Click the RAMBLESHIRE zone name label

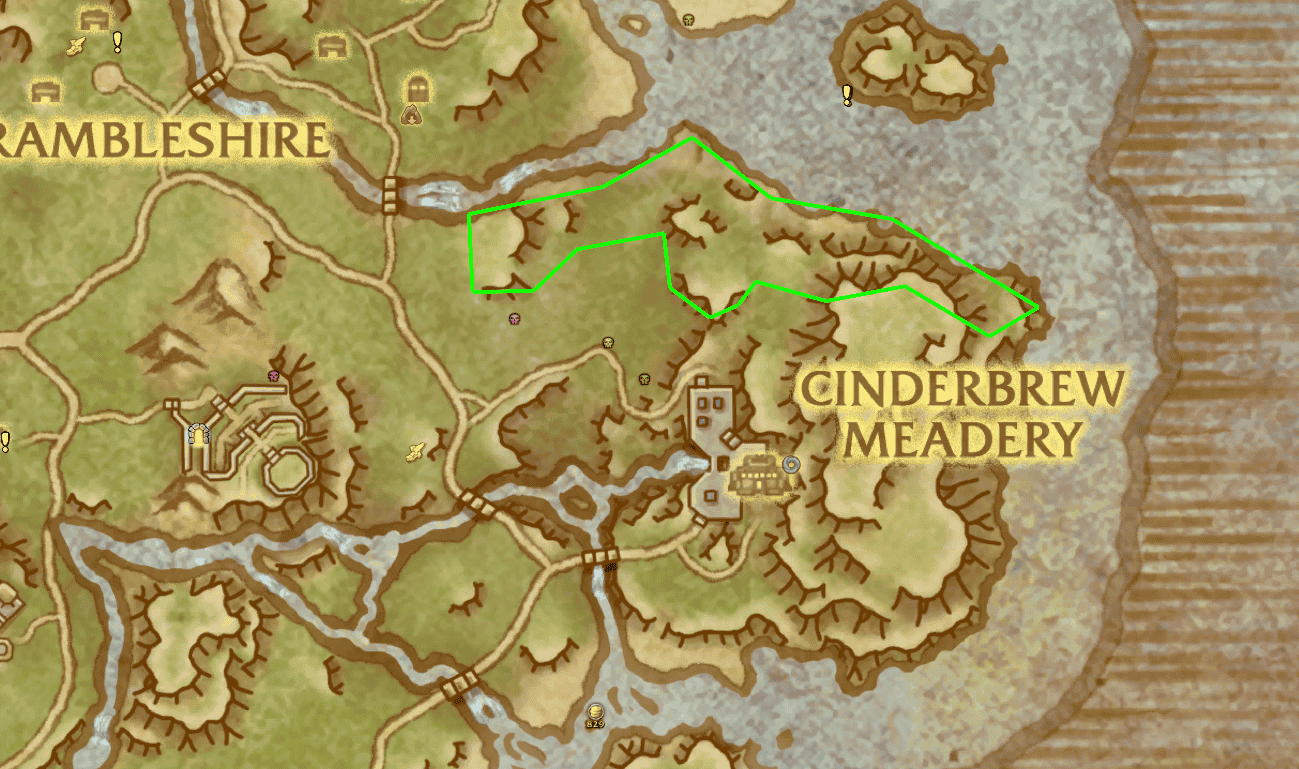(160, 137)
